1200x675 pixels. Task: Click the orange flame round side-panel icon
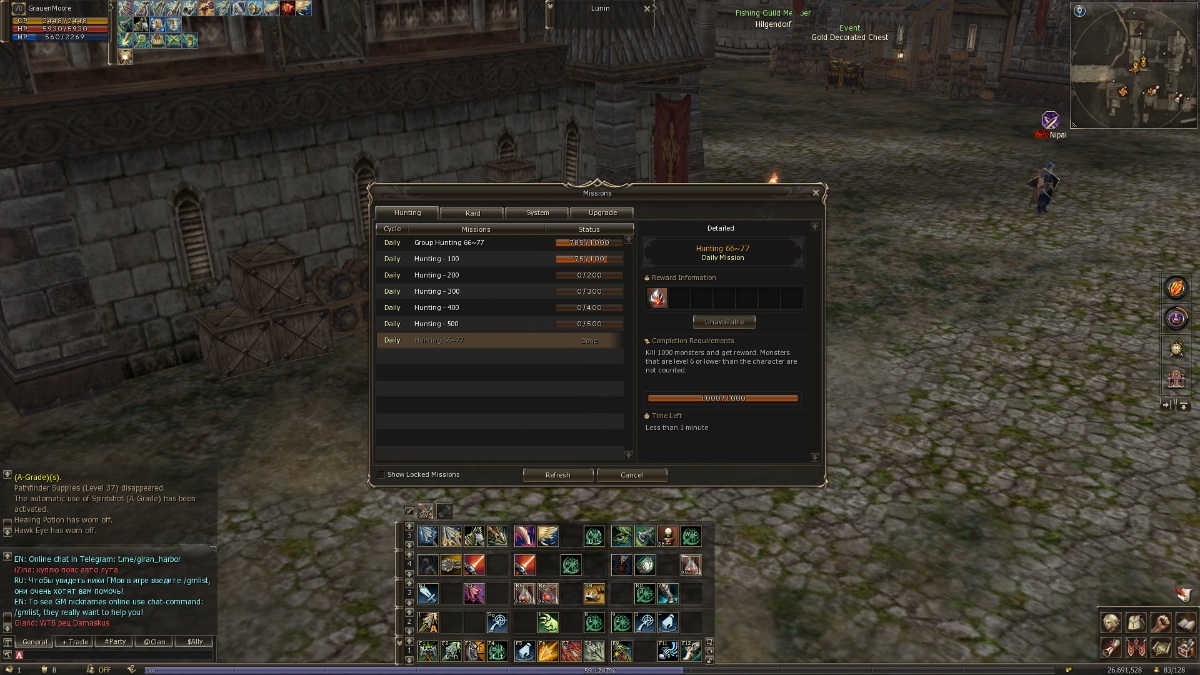[x=1175, y=289]
